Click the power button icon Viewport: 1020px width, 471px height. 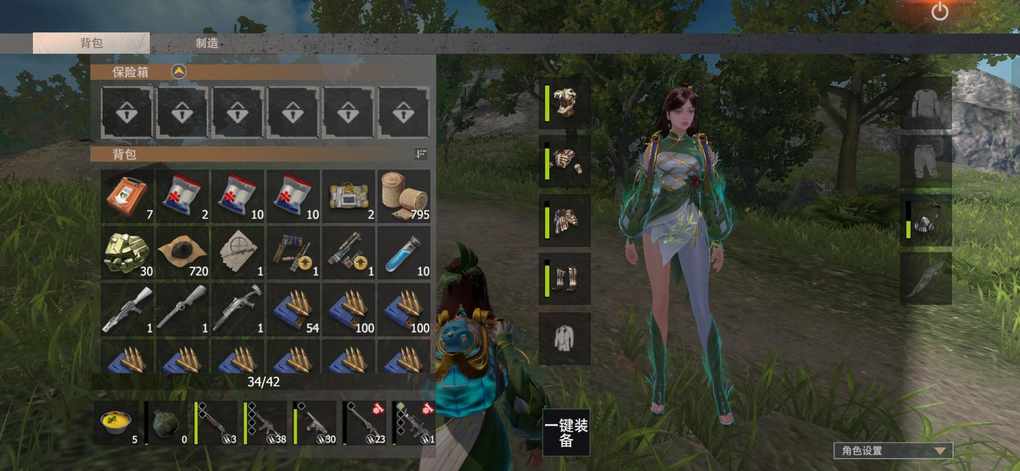point(939,12)
